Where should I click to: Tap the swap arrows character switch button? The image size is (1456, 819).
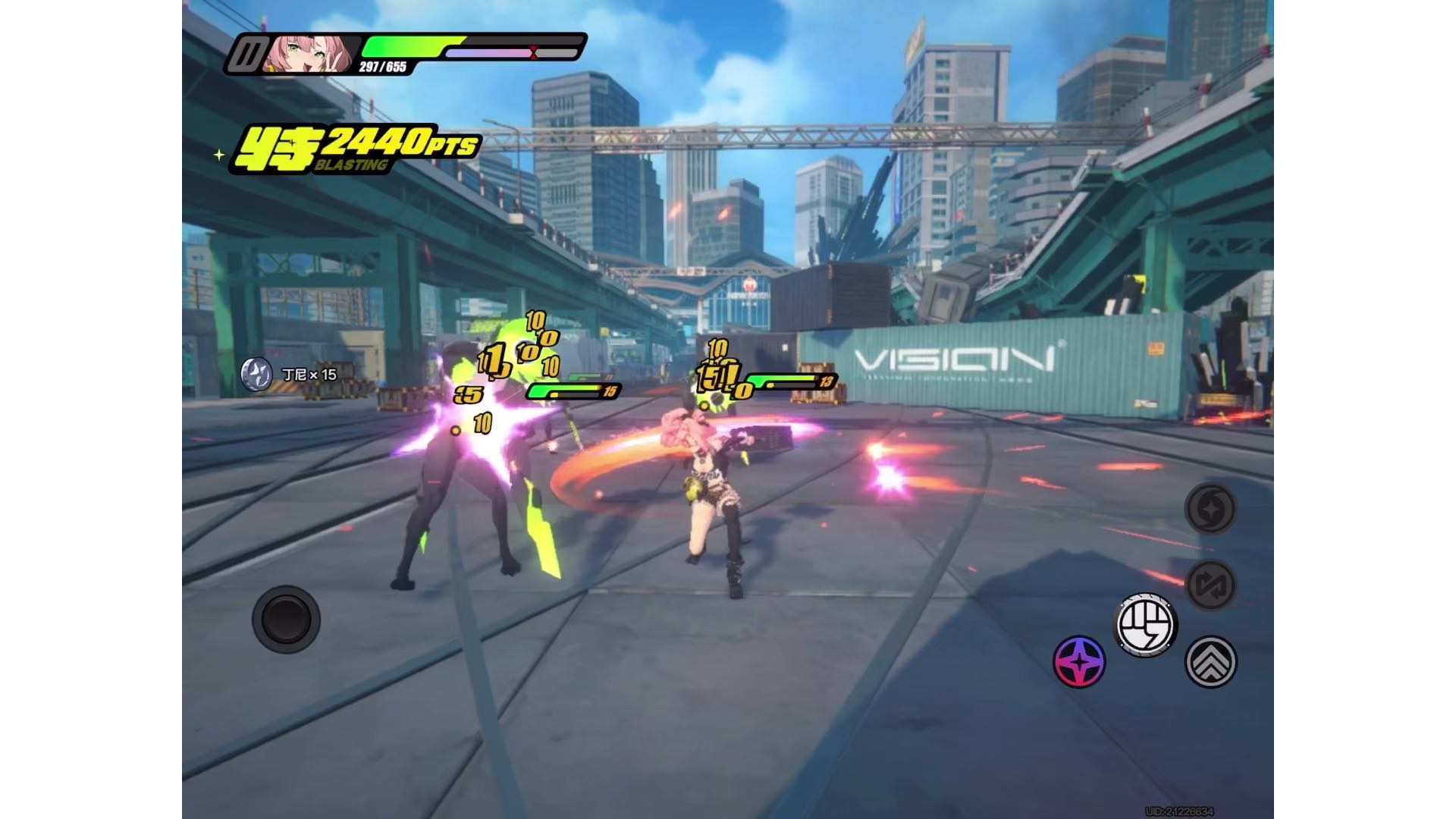click(1210, 585)
